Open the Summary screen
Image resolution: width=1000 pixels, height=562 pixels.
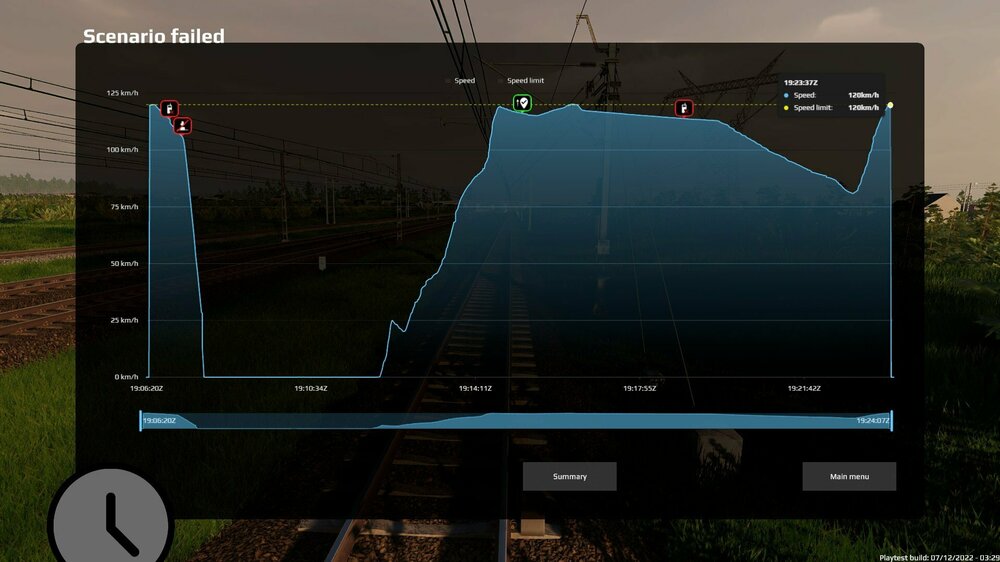coord(569,477)
